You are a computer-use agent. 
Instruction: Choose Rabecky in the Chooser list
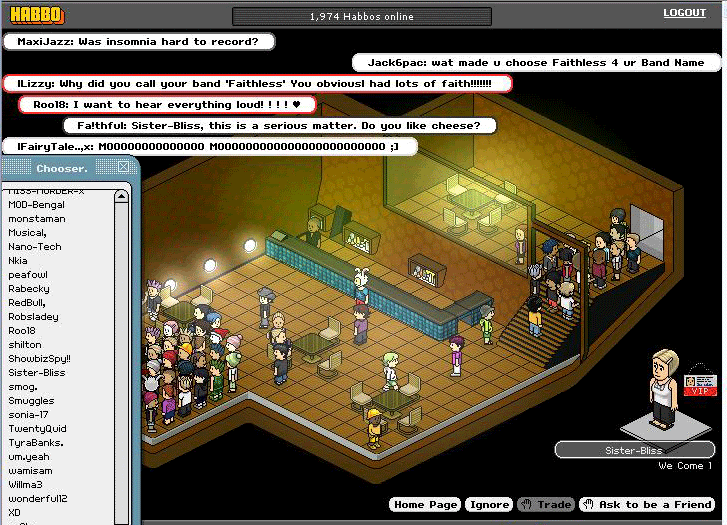click(x=29, y=289)
